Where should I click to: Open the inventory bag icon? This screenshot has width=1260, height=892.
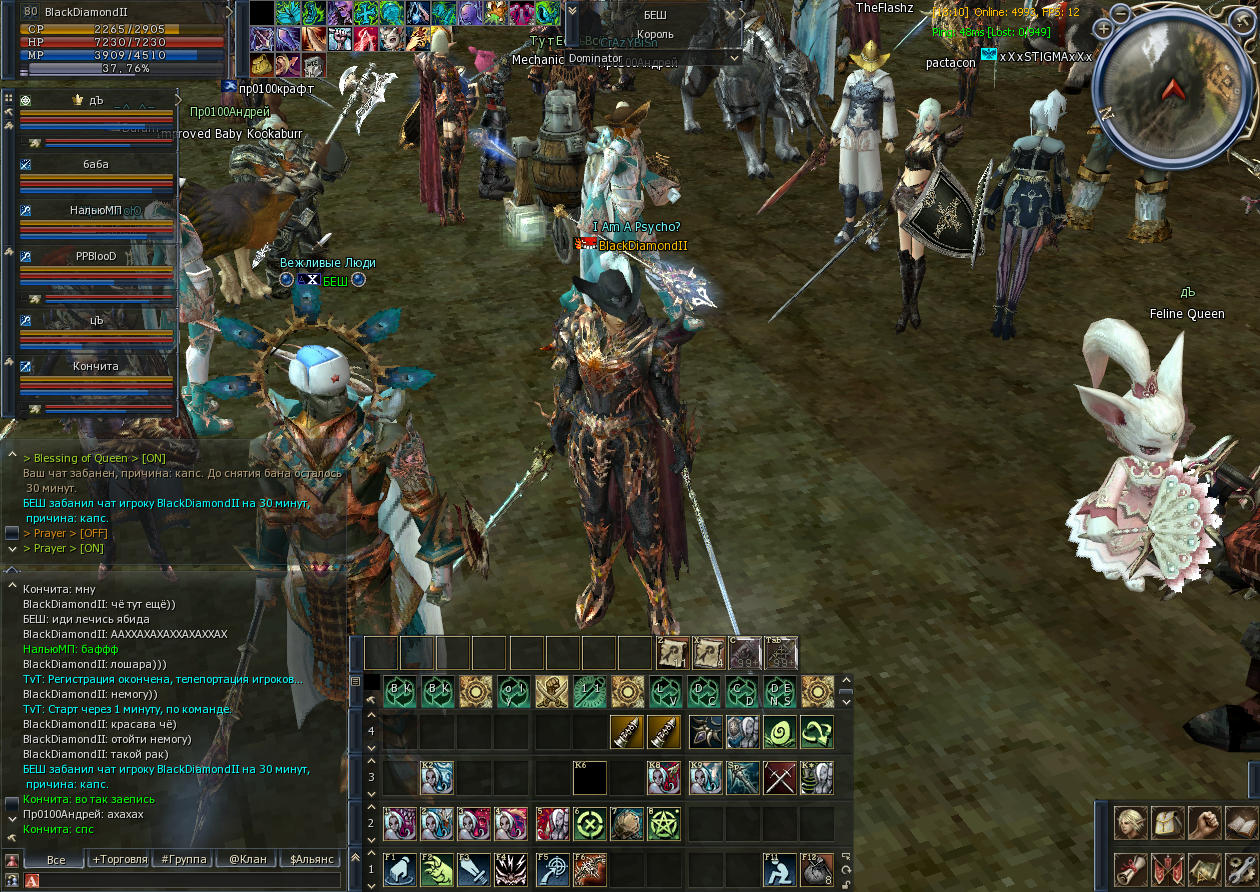(x=1167, y=824)
